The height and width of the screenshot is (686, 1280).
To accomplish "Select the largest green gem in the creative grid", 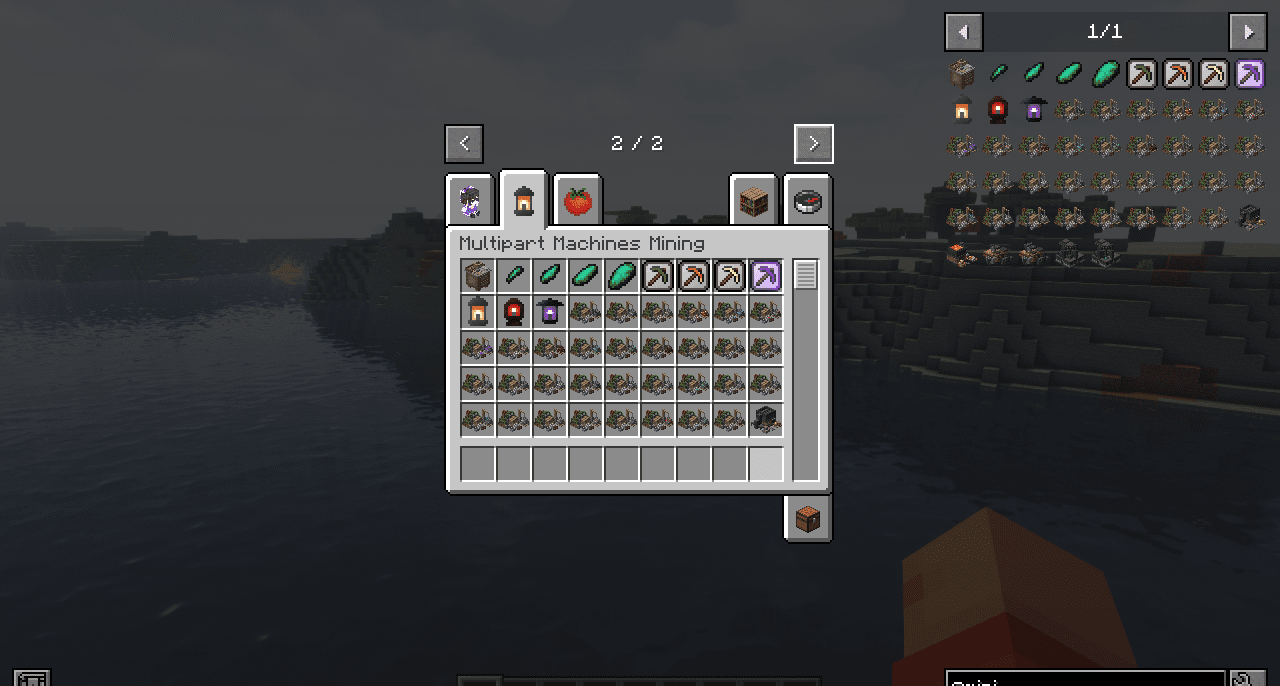I will tap(622, 276).
